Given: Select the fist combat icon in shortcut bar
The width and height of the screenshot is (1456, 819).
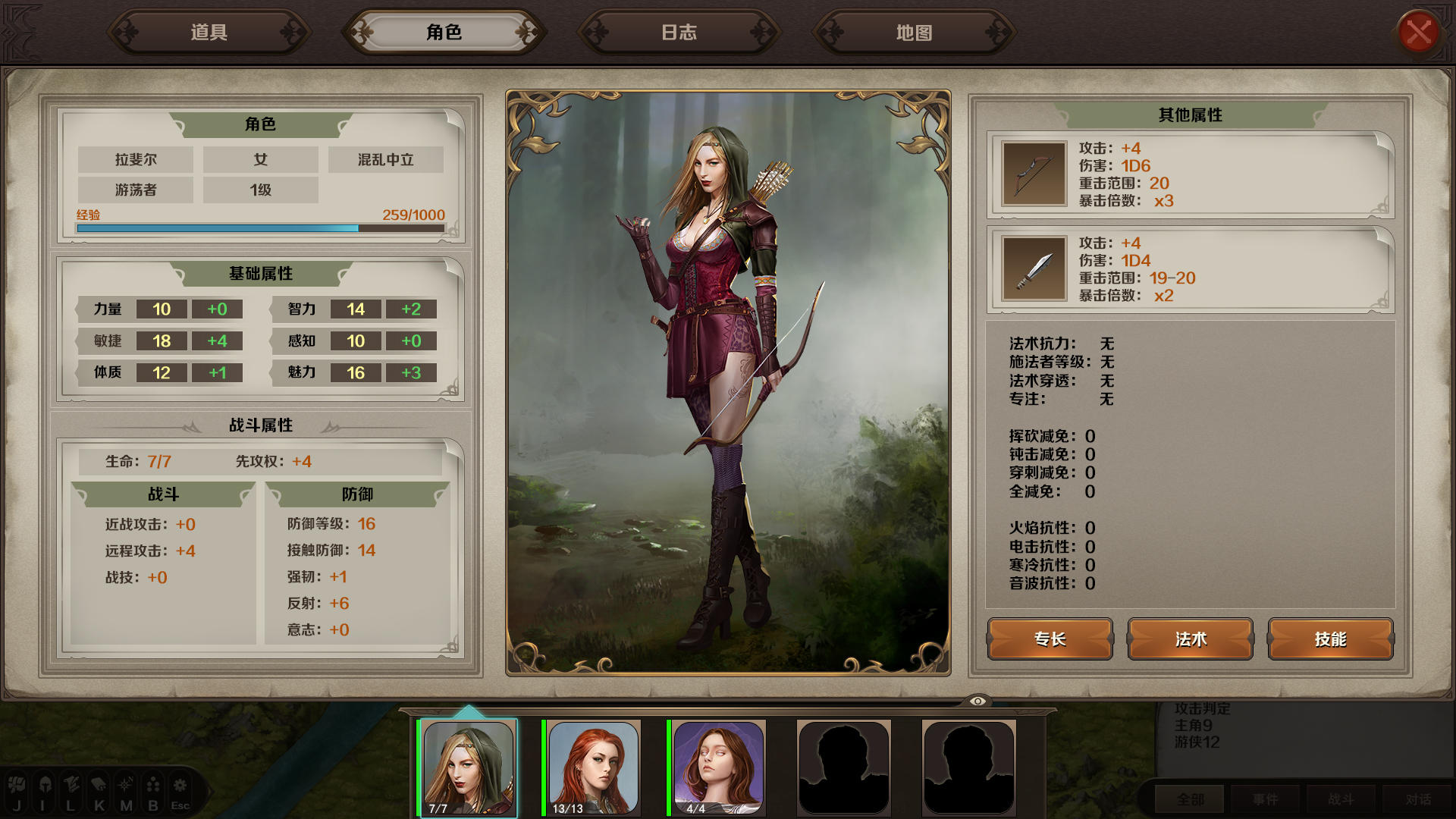Looking at the screenshot, I should (17, 785).
